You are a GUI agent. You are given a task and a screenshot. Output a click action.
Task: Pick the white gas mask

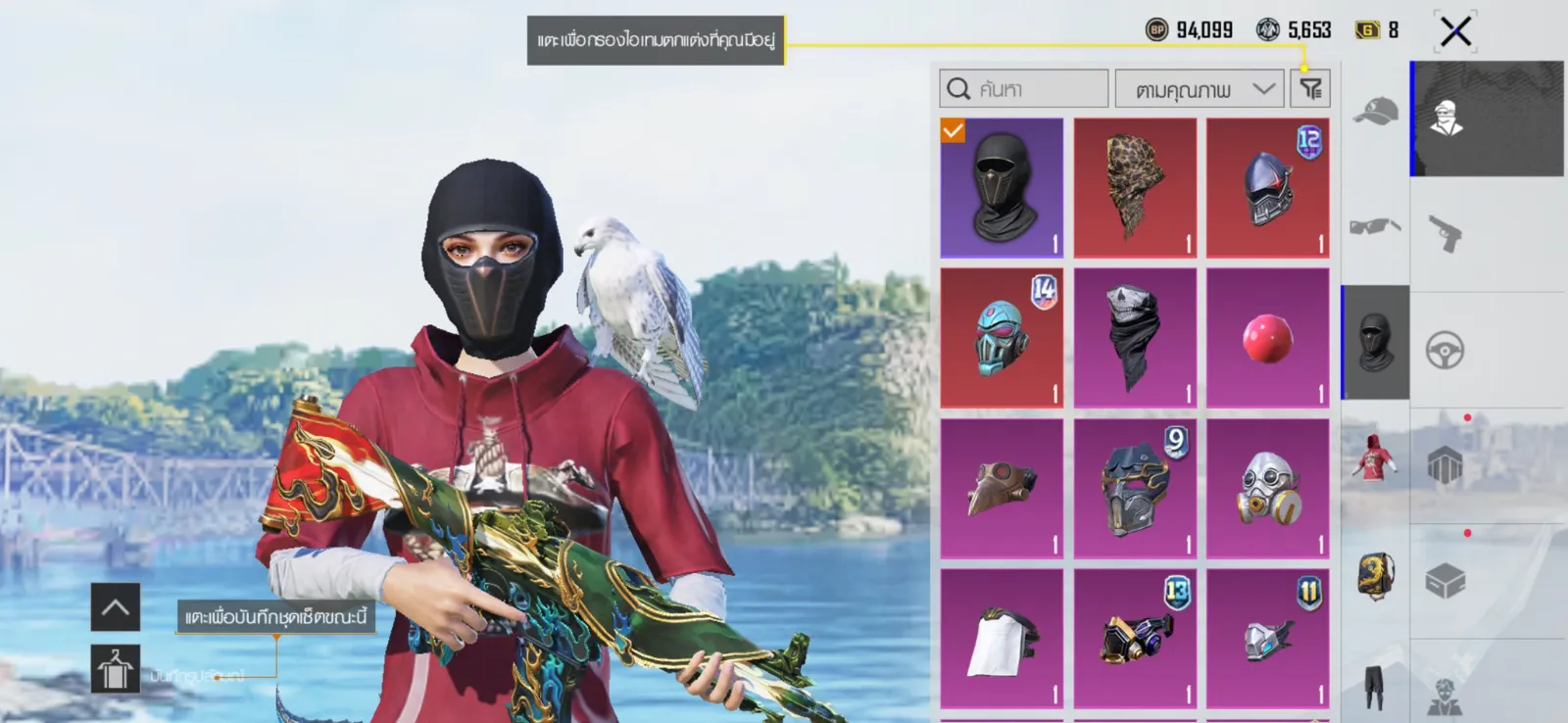[x=1267, y=488]
